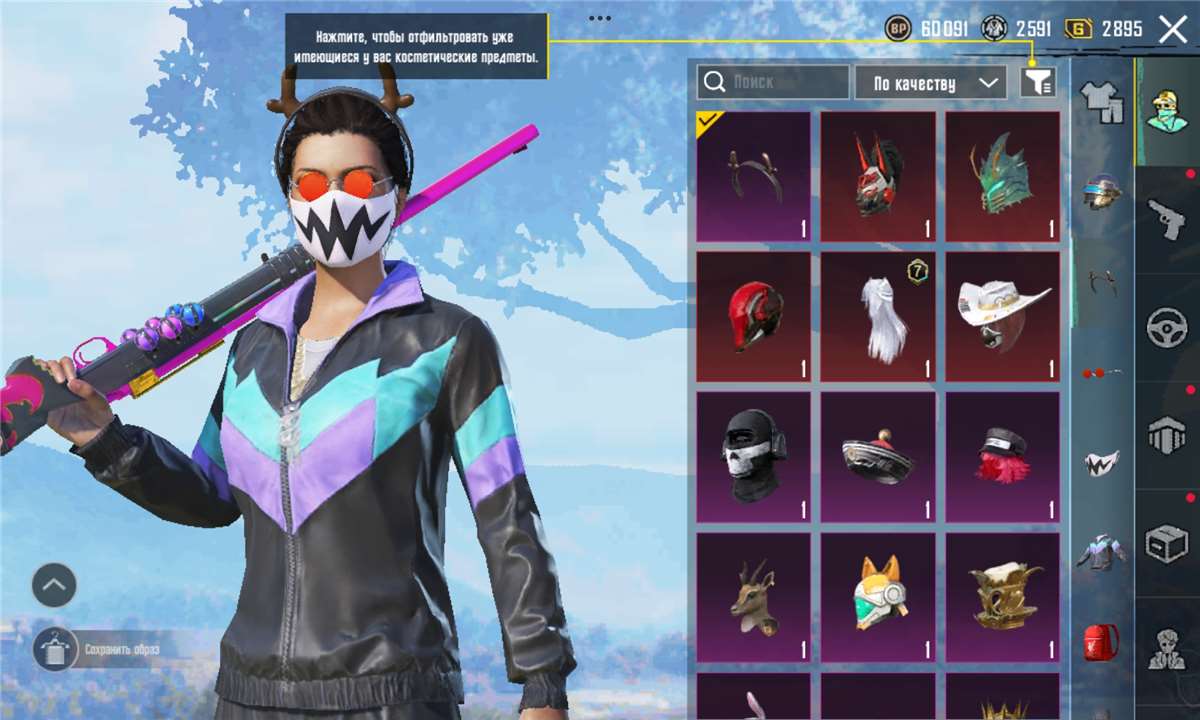
Task: Toggle the owned cosmetics filter
Action: pyautogui.click(x=1038, y=83)
